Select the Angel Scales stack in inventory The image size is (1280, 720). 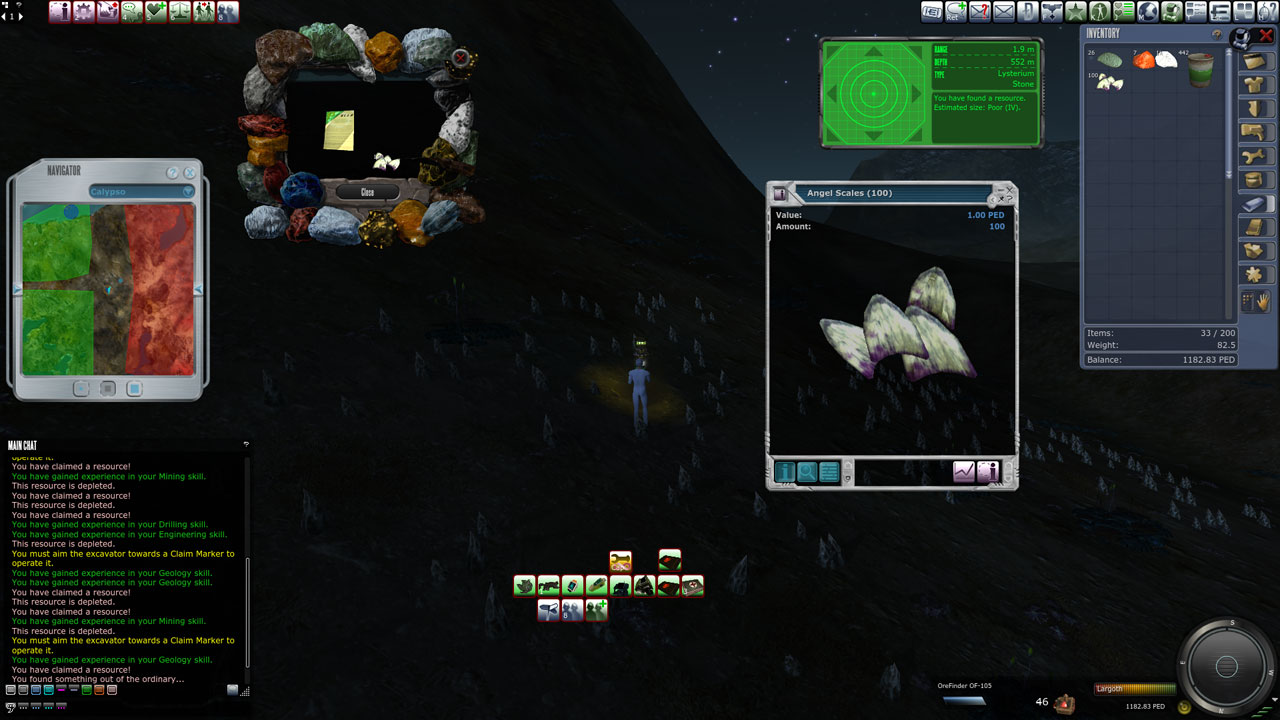pyautogui.click(x=1109, y=83)
